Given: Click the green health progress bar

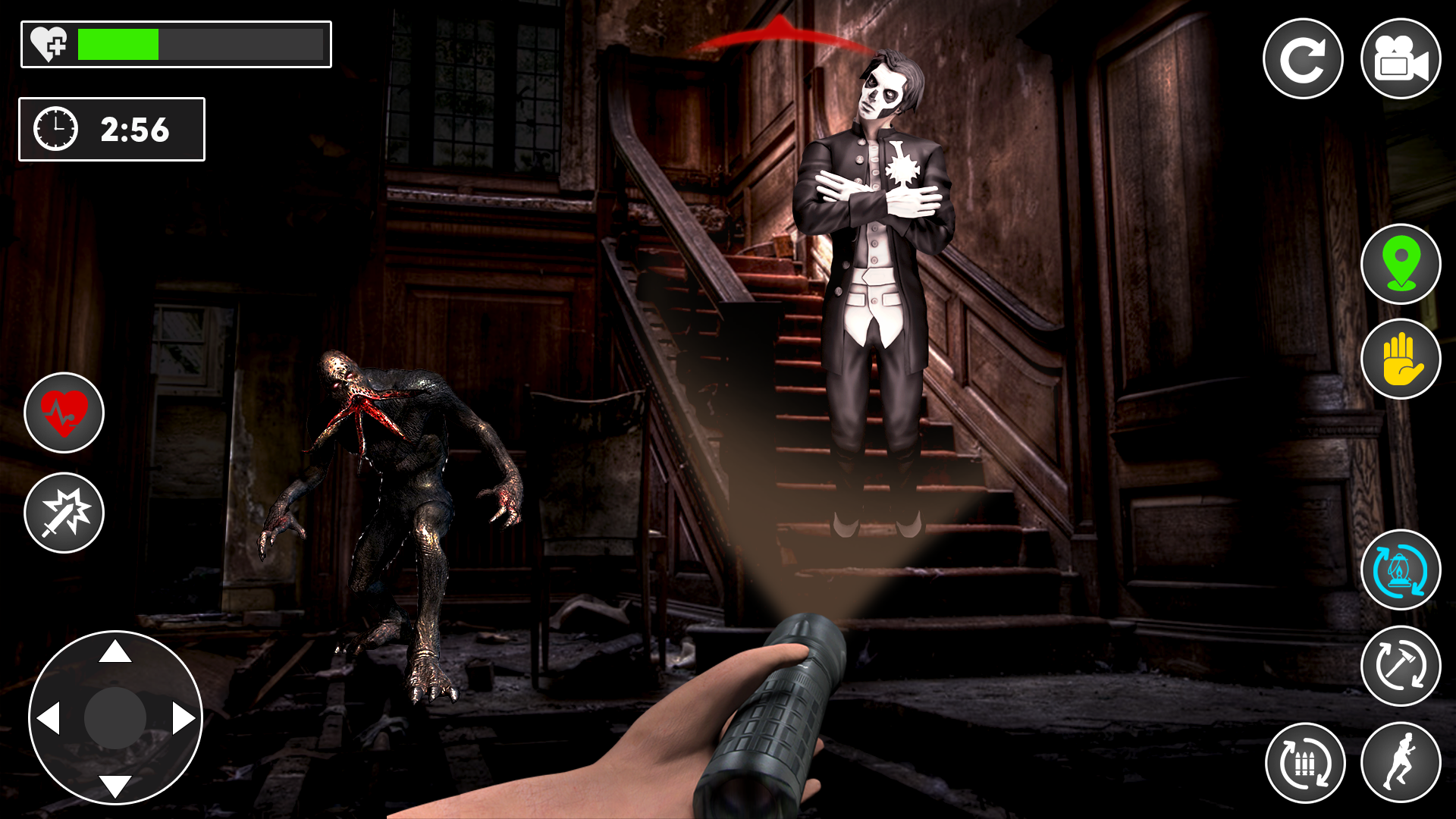Looking at the screenshot, I should pyautogui.click(x=118, y=43).
